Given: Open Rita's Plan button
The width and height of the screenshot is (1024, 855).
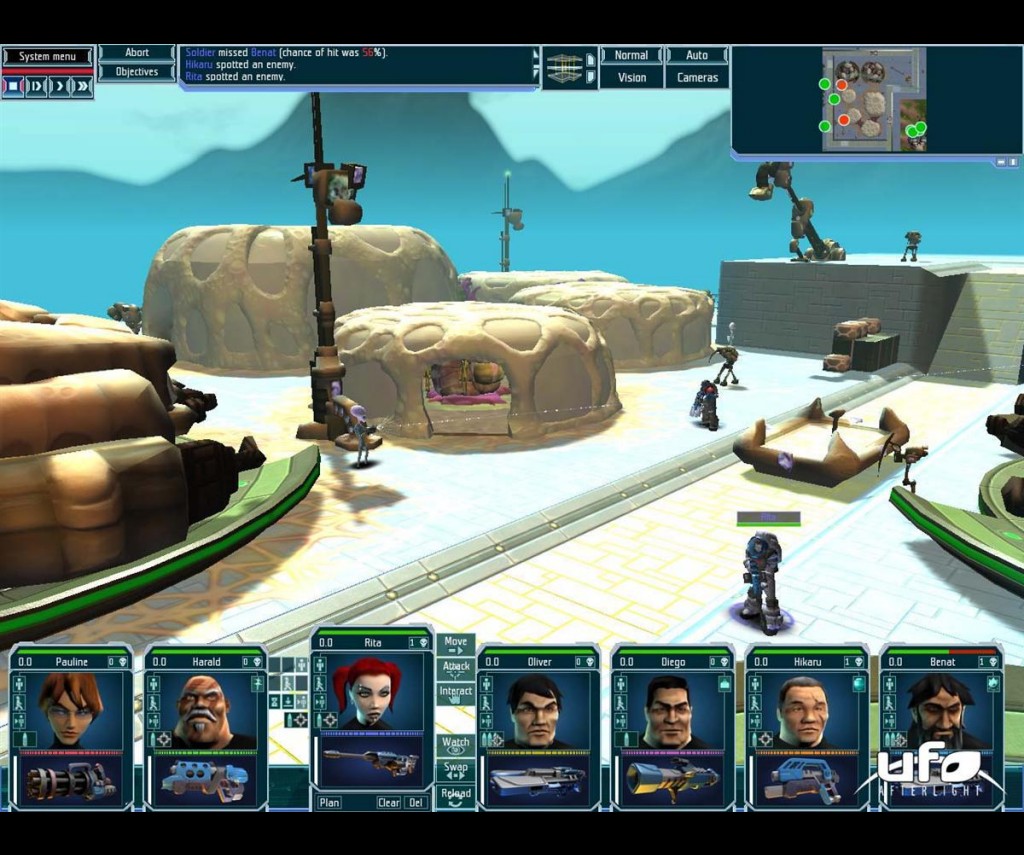Looking at the screenshot, I should tap(329, 802).
